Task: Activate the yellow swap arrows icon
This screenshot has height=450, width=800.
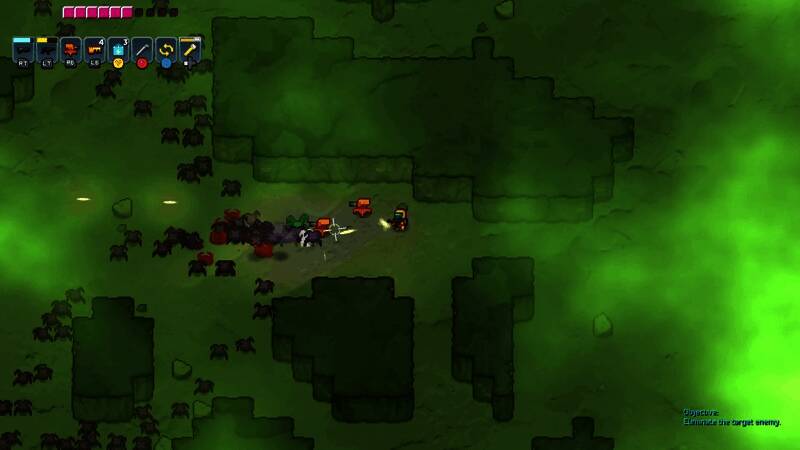Action: (x=166, y=48)
